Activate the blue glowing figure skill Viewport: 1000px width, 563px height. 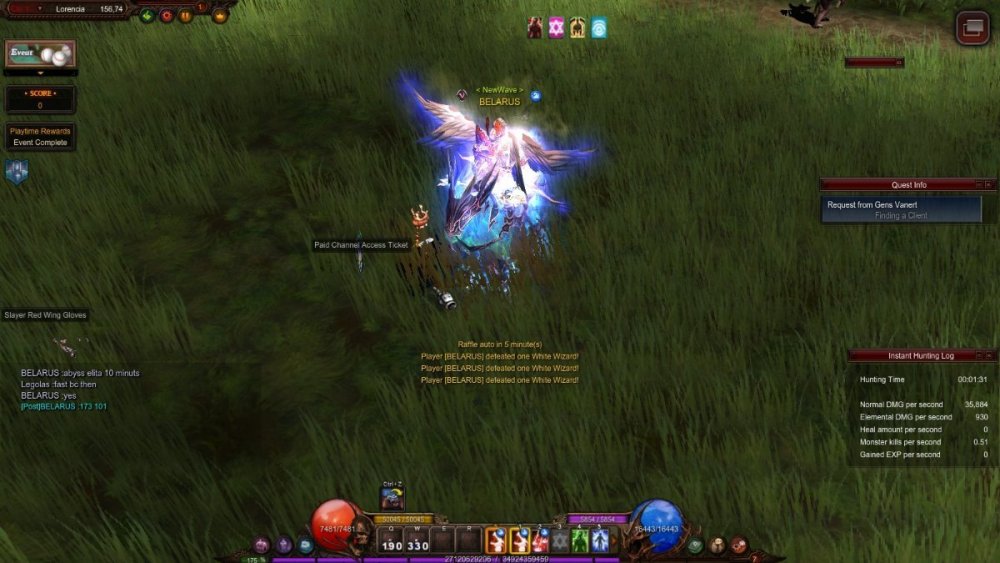[x=600, y=540]
